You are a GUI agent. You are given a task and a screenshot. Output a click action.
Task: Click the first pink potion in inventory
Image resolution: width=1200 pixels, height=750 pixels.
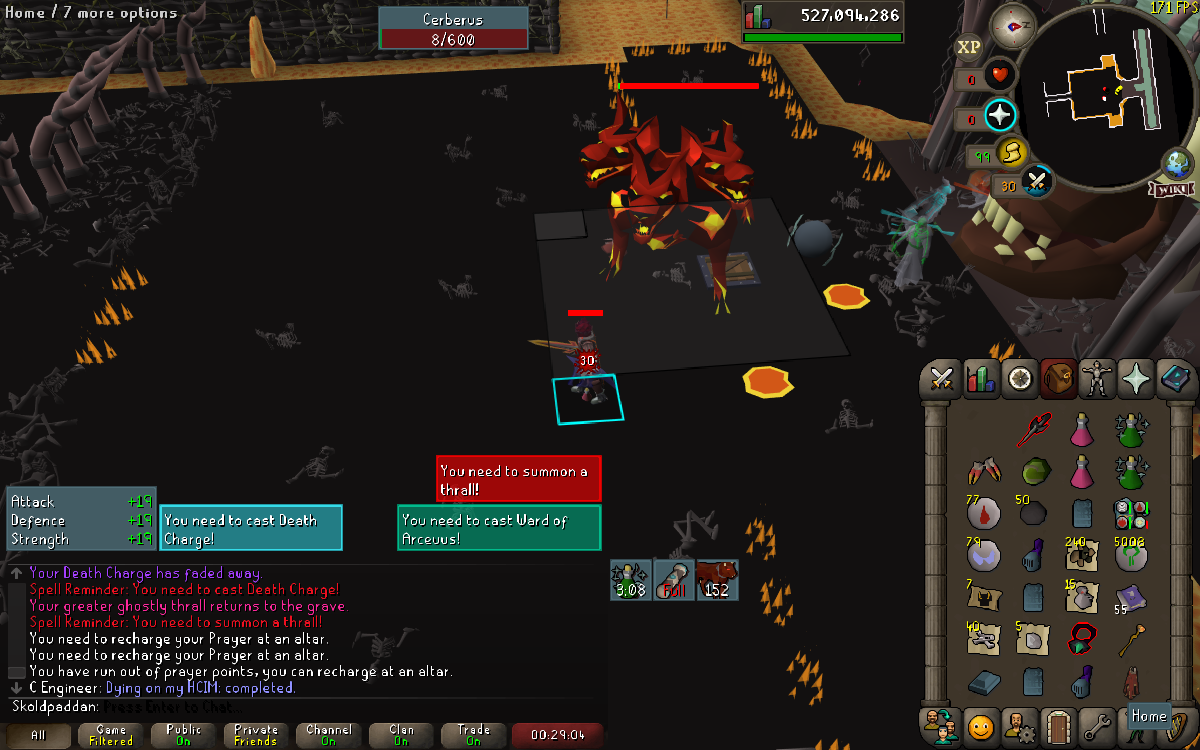point(1081,430)
